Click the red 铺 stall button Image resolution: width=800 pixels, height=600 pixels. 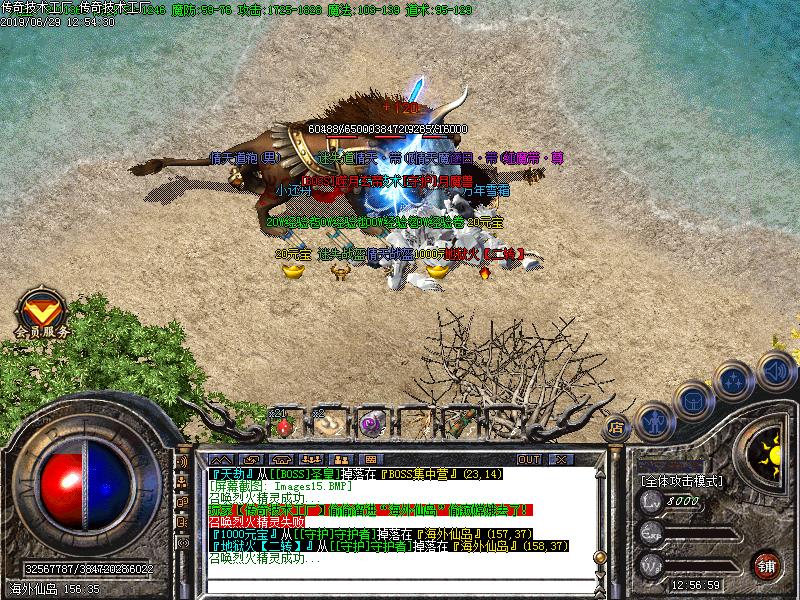click(x=767, y=564)
